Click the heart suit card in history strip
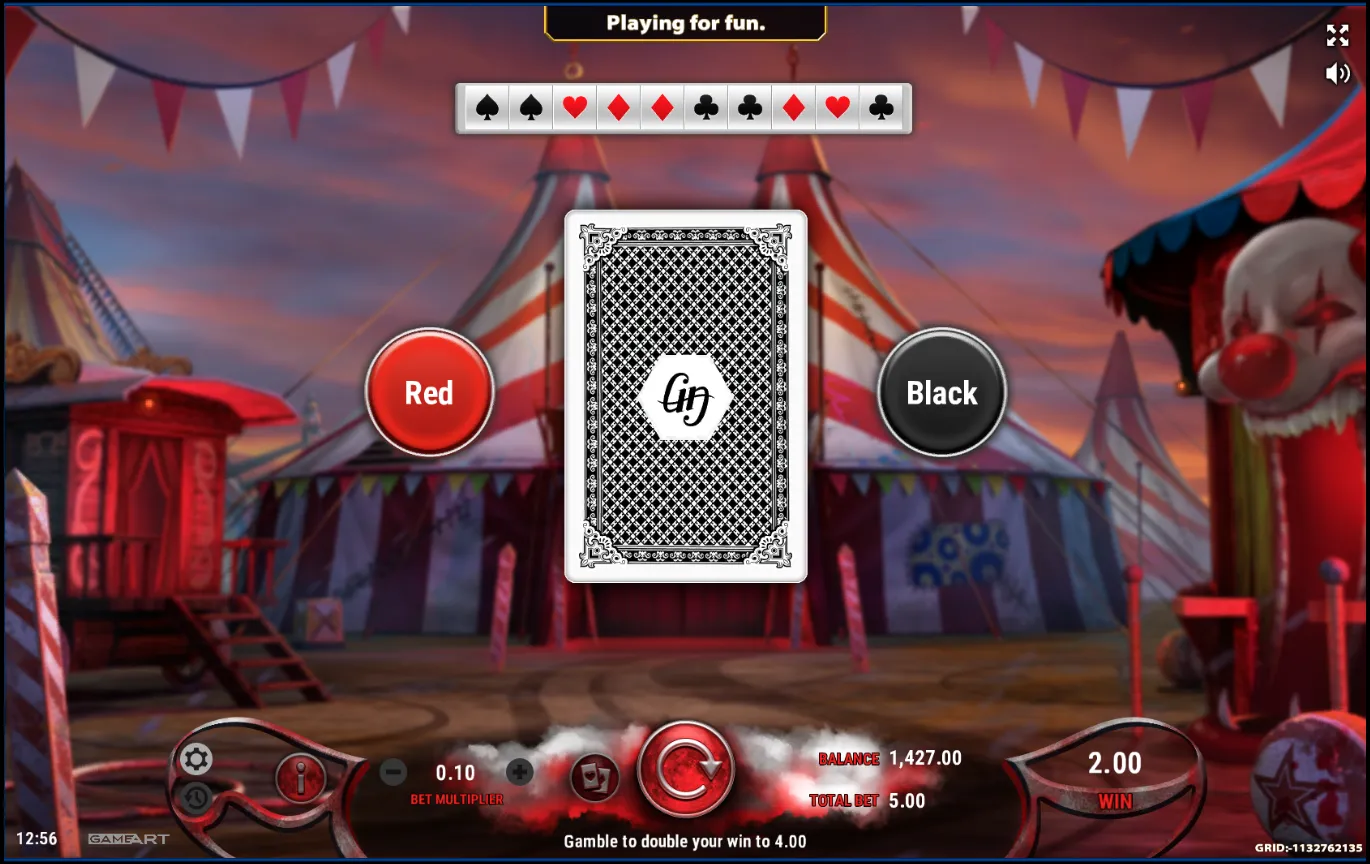 click(574, 108)
